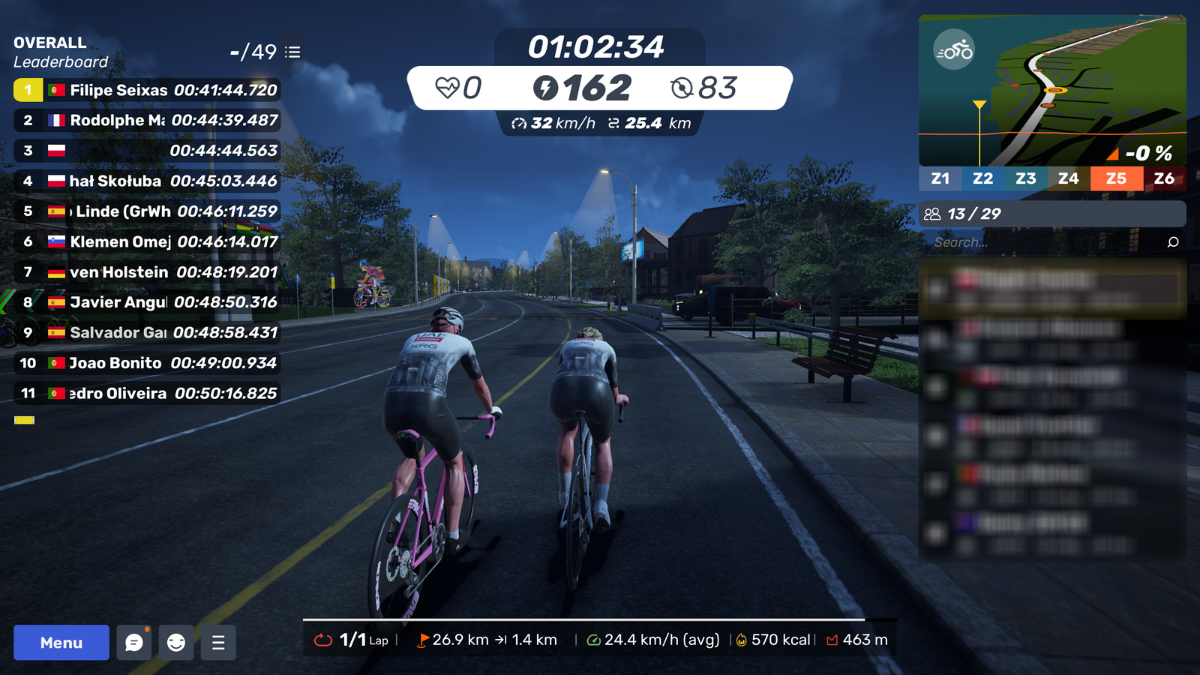Click the three-line list icon beside emotes
1200x675 pixels.
[218, 643]
